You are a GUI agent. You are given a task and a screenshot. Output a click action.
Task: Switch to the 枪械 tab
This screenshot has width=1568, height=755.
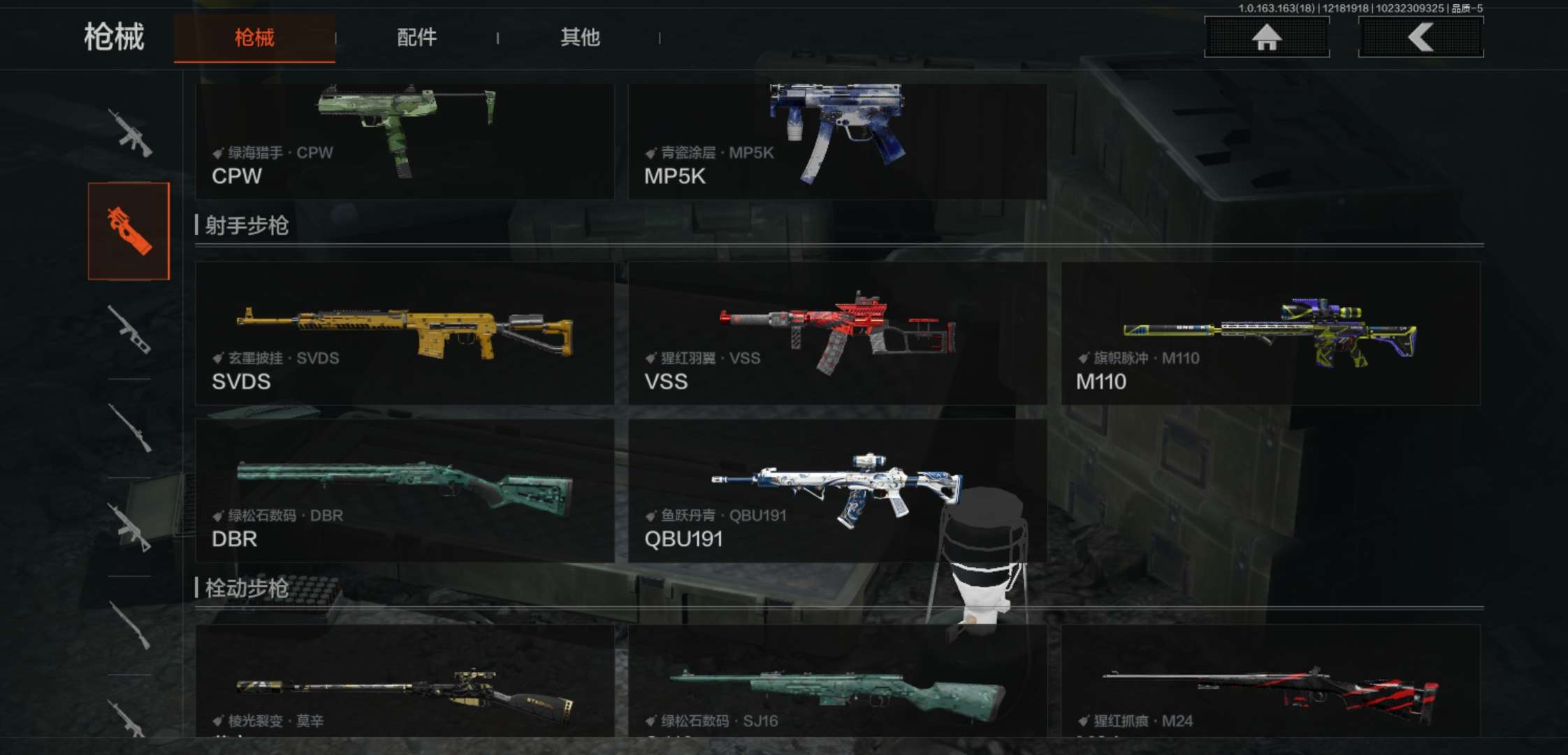coord(254,38)
